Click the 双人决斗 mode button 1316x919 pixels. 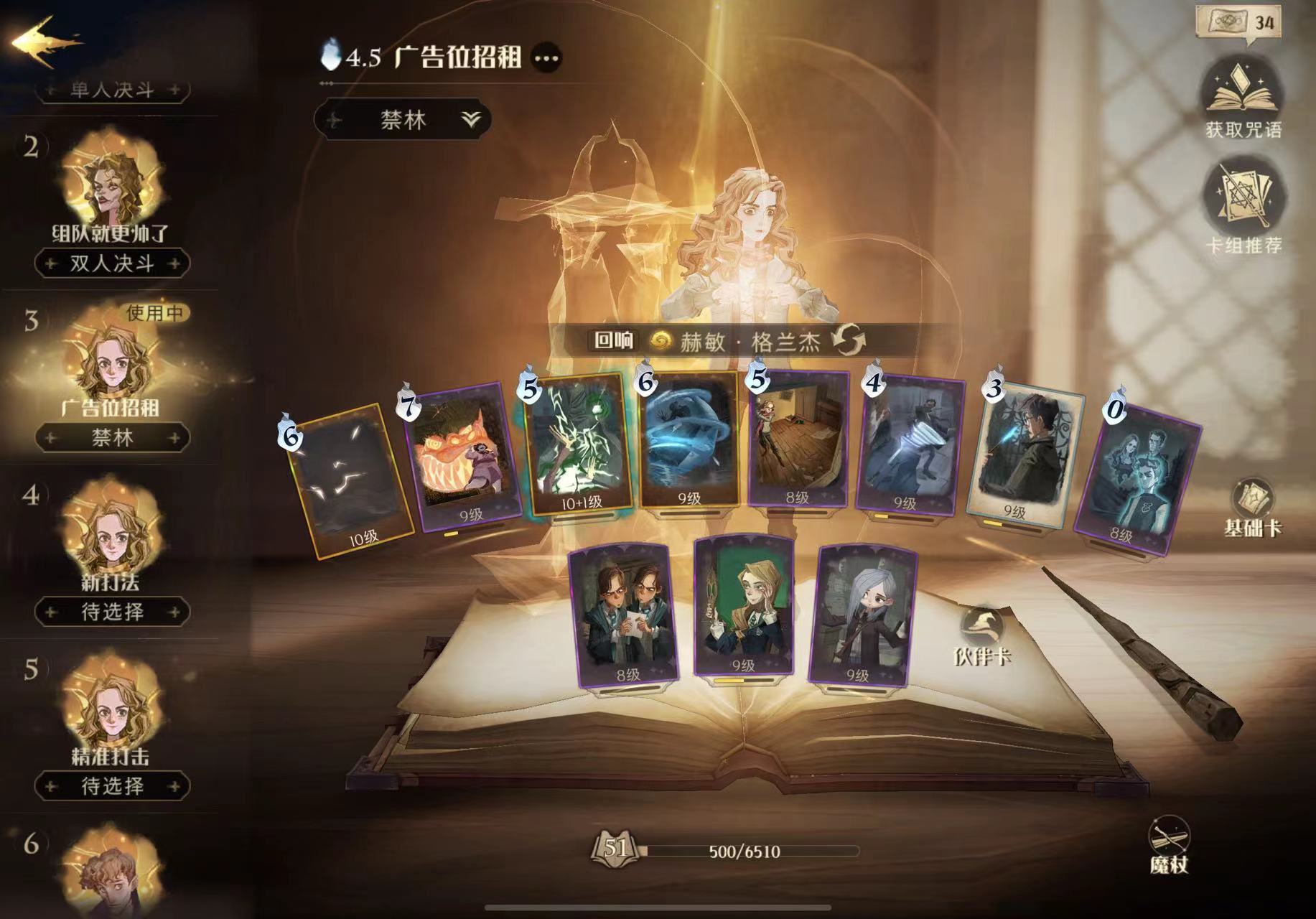pos(112,263)
